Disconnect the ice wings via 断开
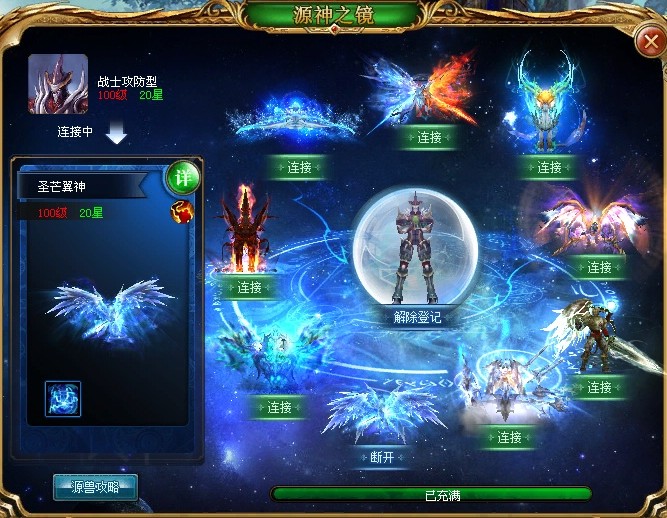 380,457
